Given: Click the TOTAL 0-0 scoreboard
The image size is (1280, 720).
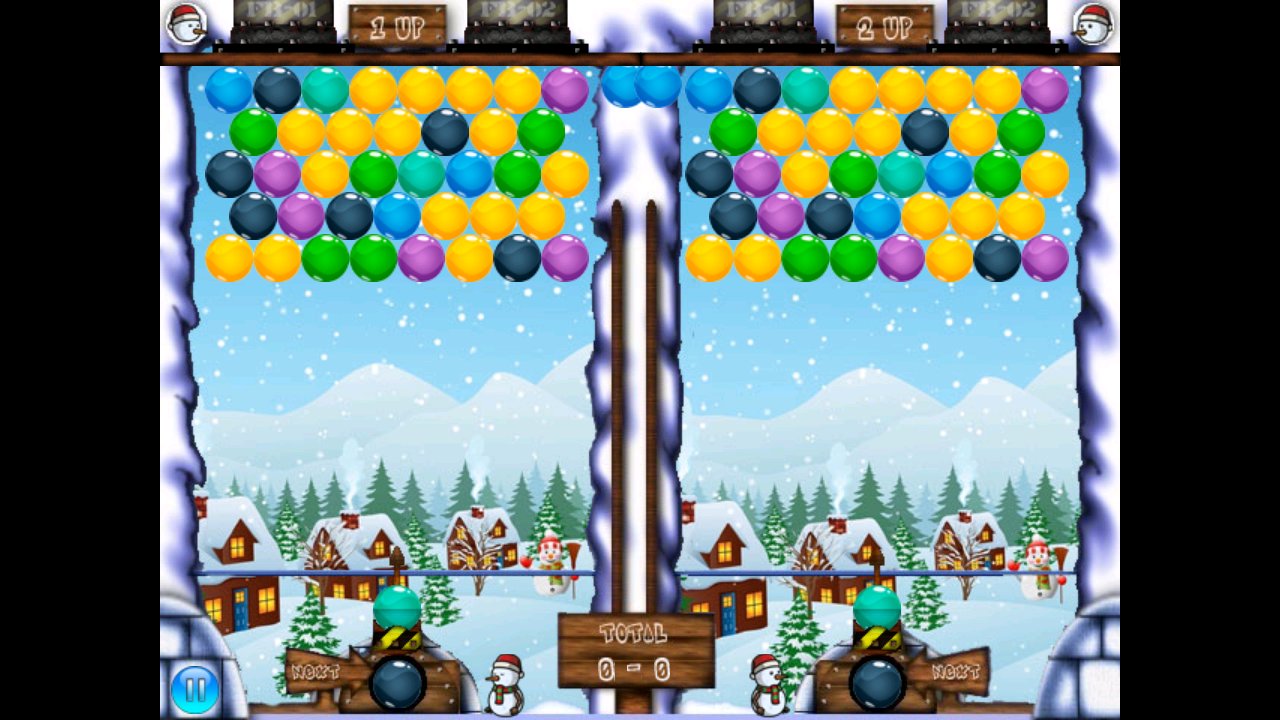Looking at the screenshot, I should (637, 650).
